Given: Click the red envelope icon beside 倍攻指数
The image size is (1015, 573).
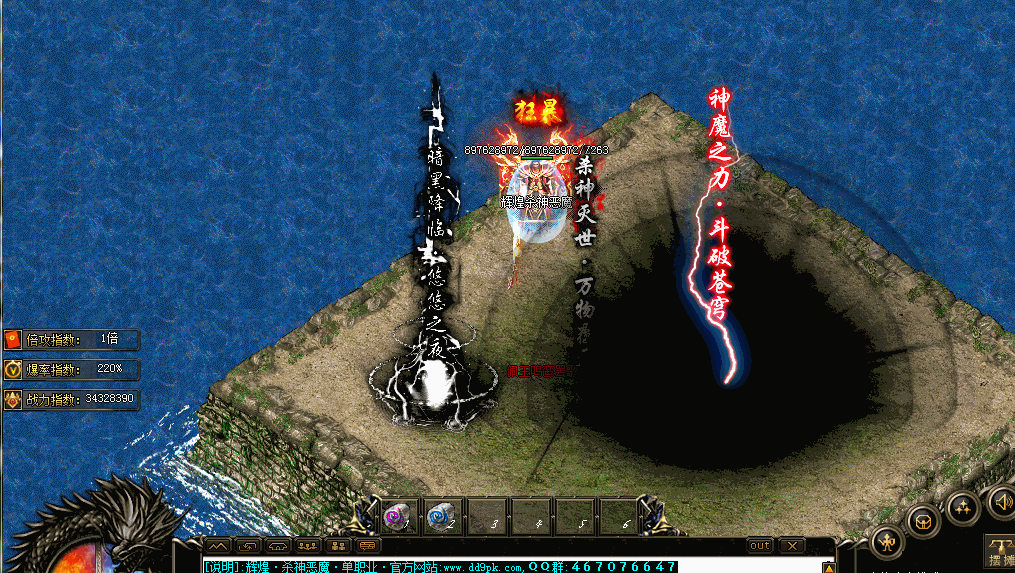Looking at the screenshot, I should (x=13, y=339).
